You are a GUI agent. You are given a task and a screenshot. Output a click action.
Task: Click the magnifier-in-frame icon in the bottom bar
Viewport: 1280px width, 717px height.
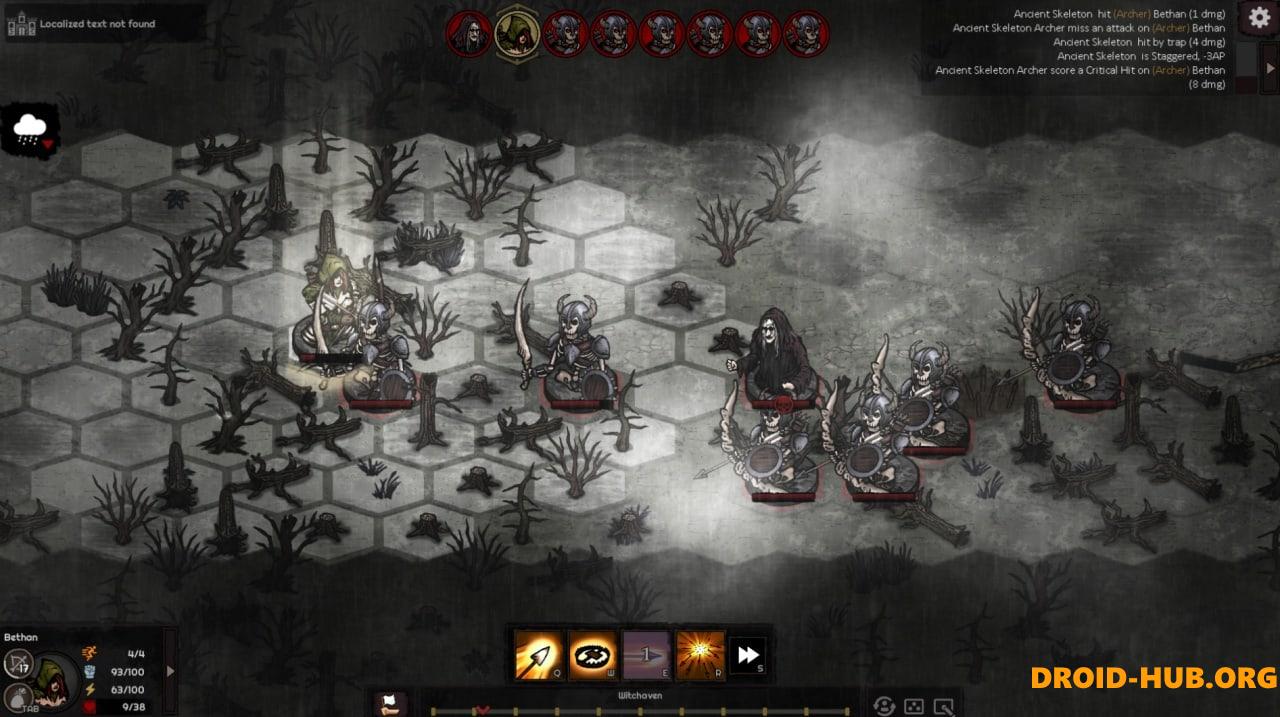click(x=943, y=706)
